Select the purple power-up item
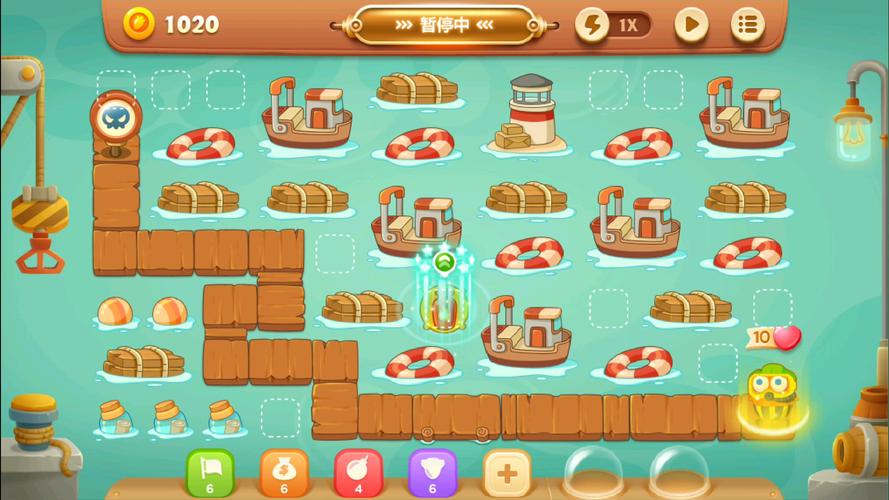 pos(432,472)
